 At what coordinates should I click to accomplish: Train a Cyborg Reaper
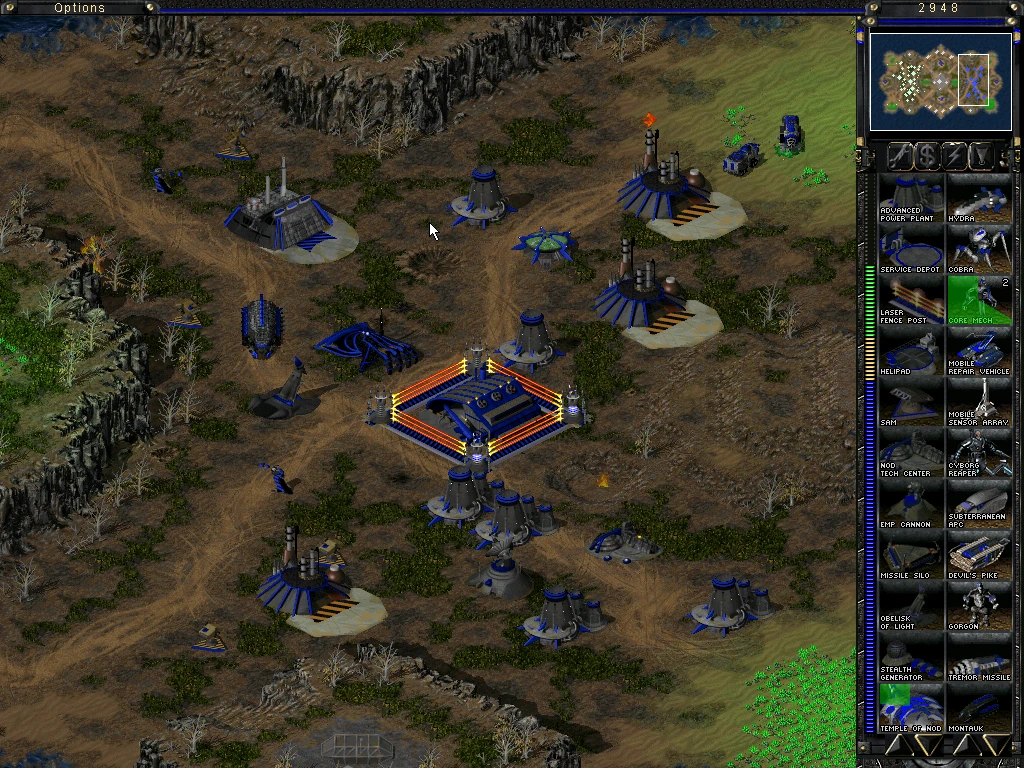[x=979, y=453]
